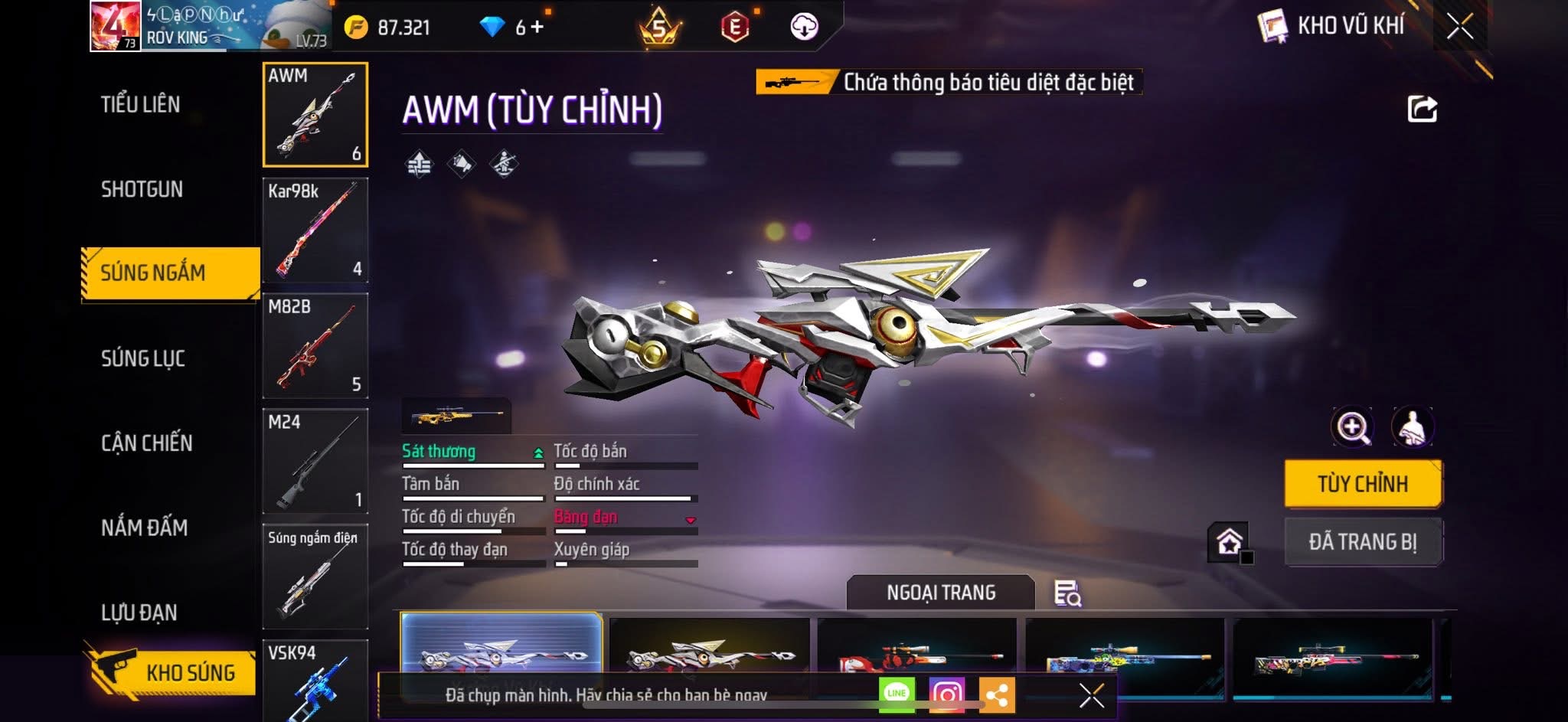
Task: Choose the Lựu Đạn category
Action: pos(139,613)
